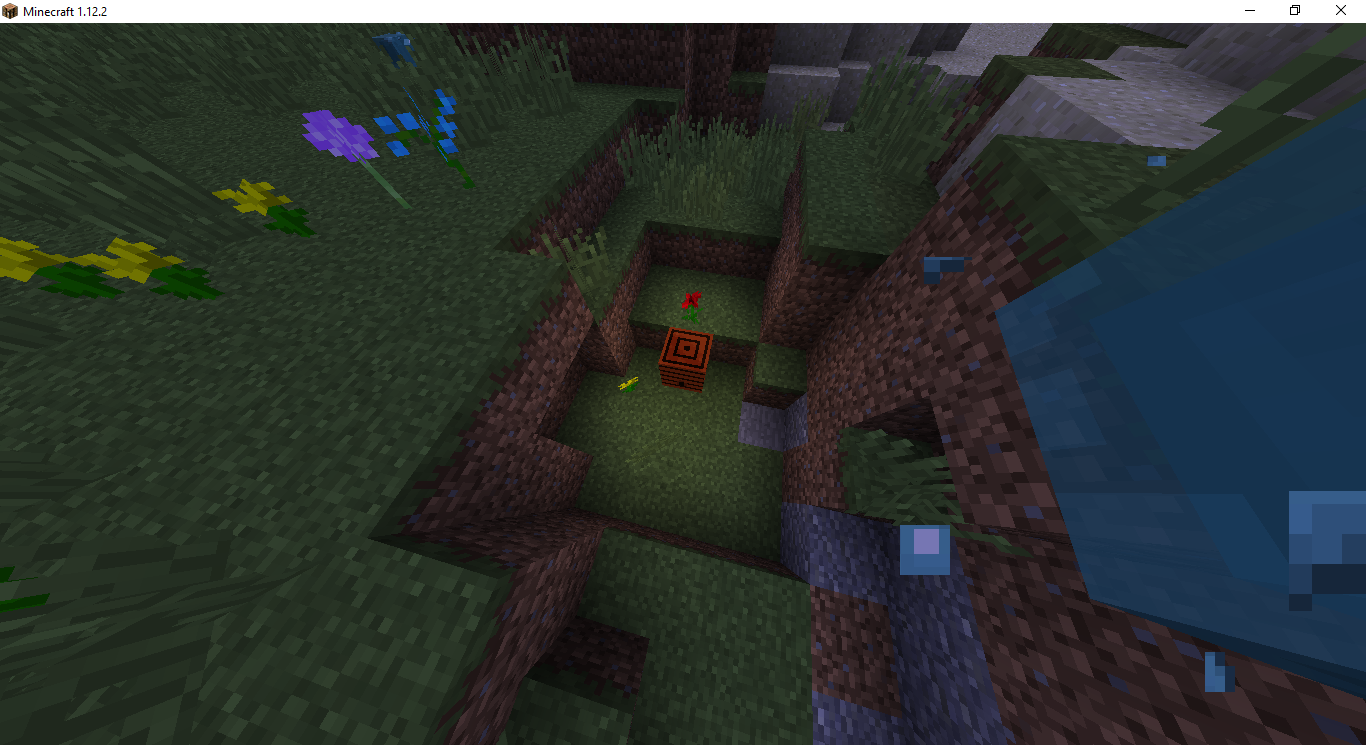Viewport: 1366px width, 745px height.
Task: Click the red poppy flower in the pit
Action: click(691, 305)
